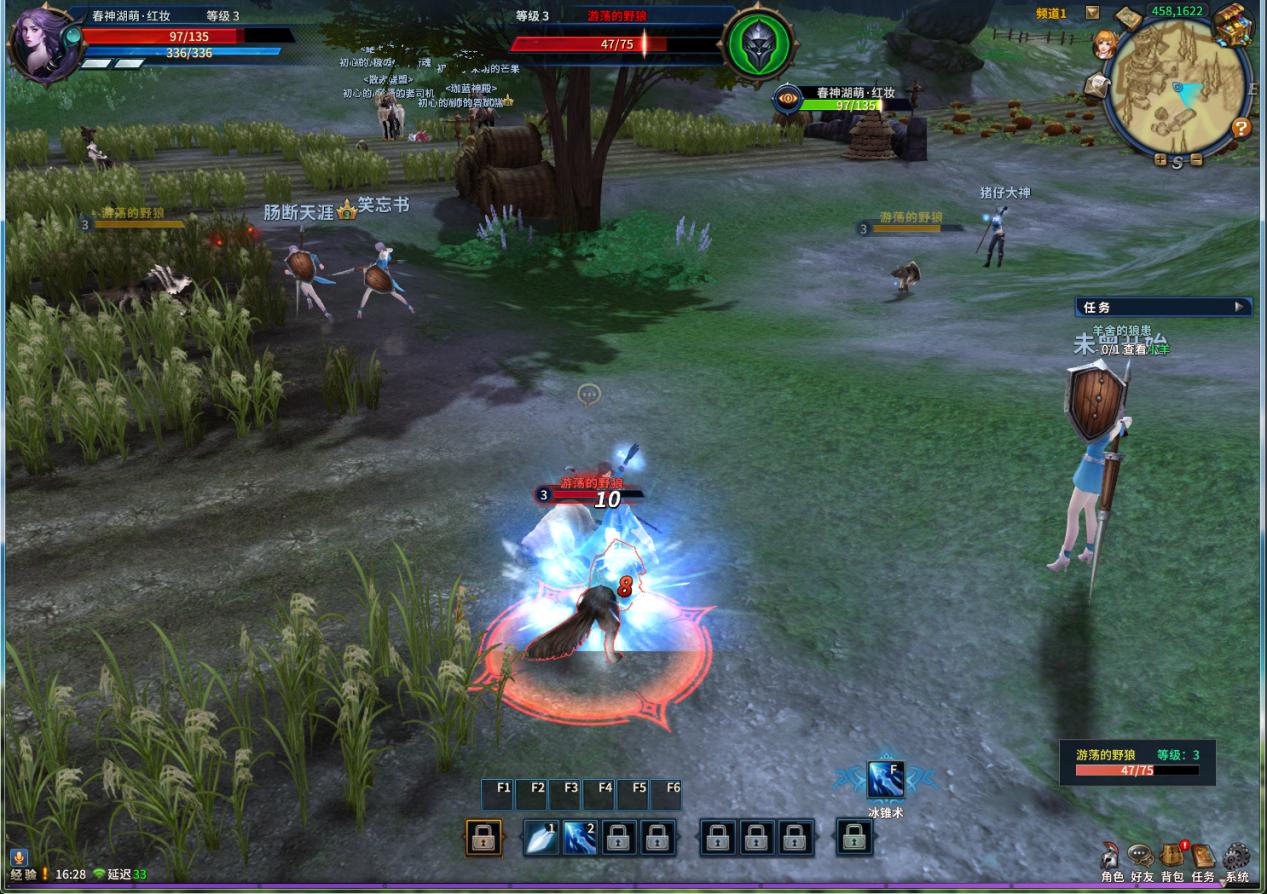1267x894 pixels.
Task: Zoom in the minimap with plus button
Action: [1160, 160]
